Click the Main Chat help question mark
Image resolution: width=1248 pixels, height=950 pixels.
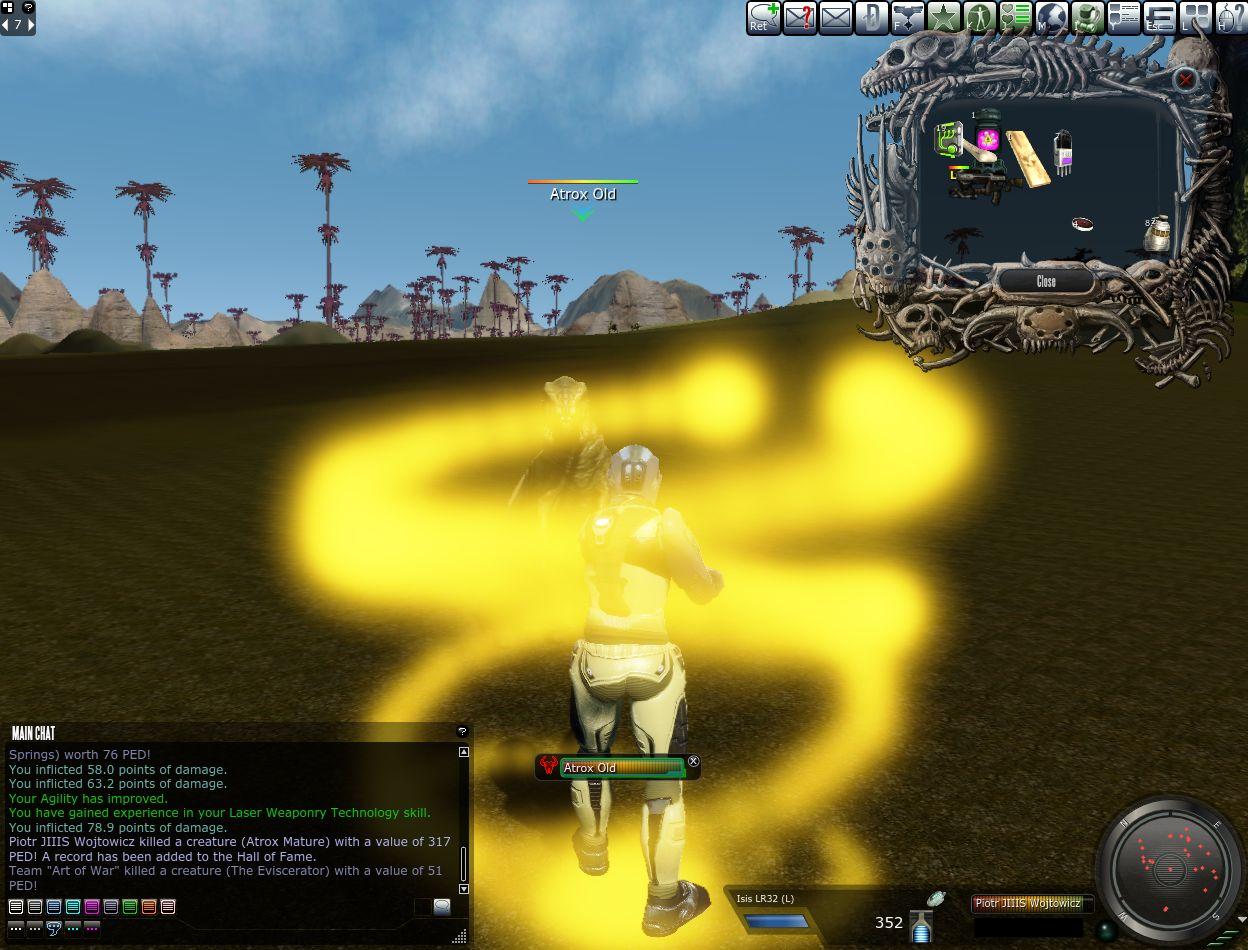[x=462, y=732]
